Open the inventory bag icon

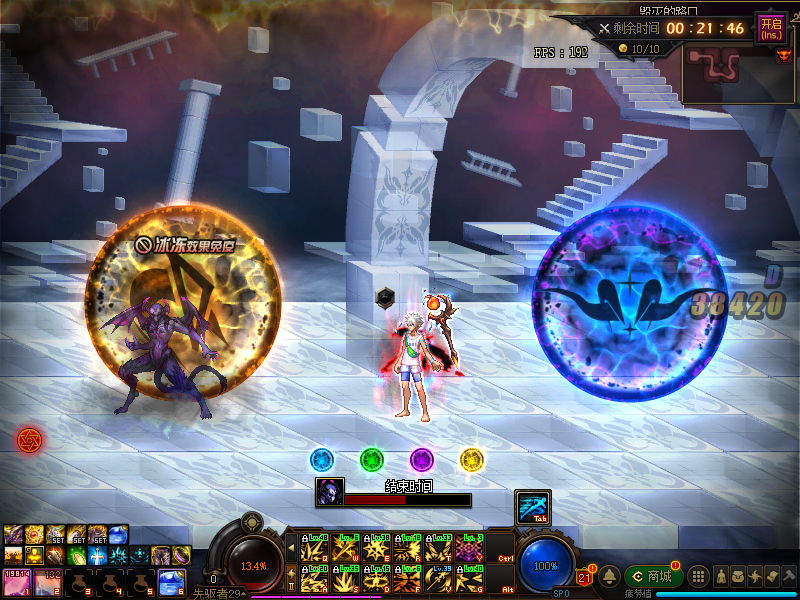click(x=738, y=576)
